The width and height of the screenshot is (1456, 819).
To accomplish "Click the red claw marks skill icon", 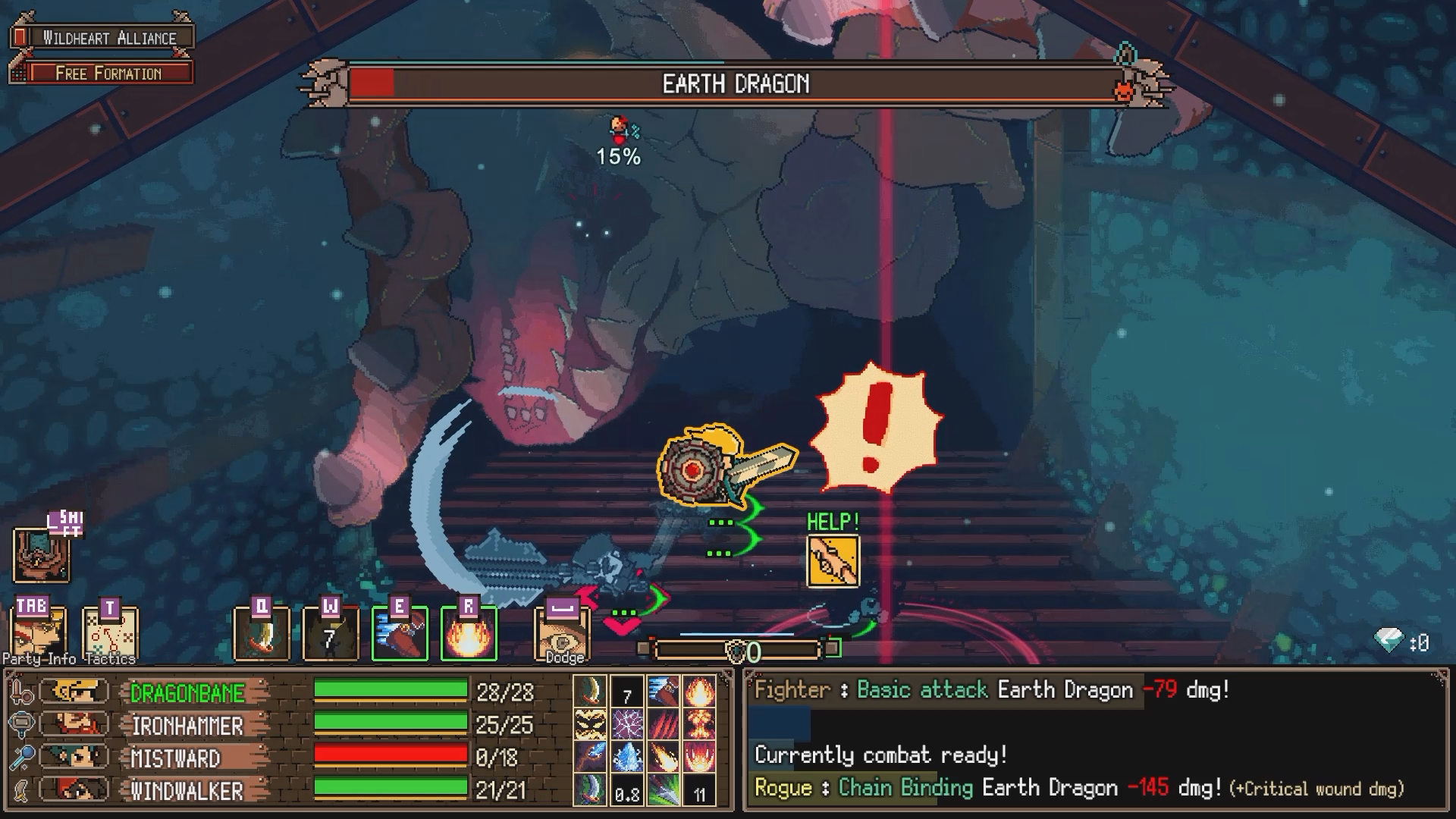I will (x=663, y=724).
